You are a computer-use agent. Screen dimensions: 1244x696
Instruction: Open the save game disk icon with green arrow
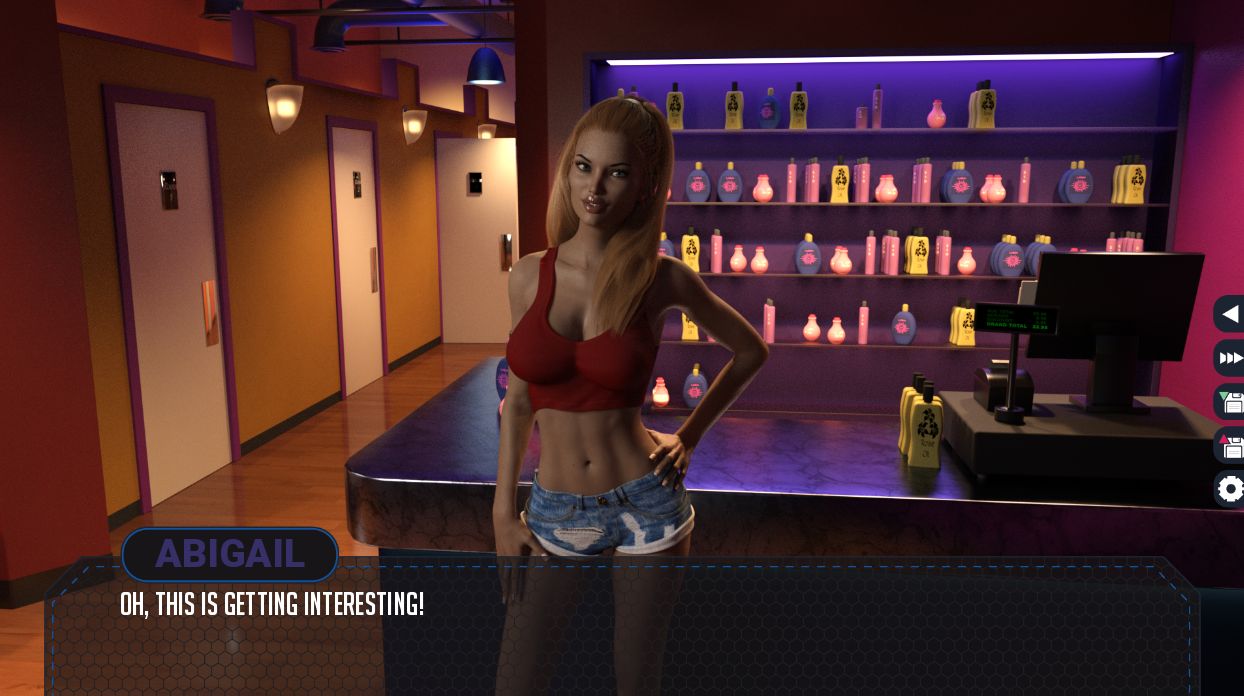pyautogui.click(x=1230, y=402)
